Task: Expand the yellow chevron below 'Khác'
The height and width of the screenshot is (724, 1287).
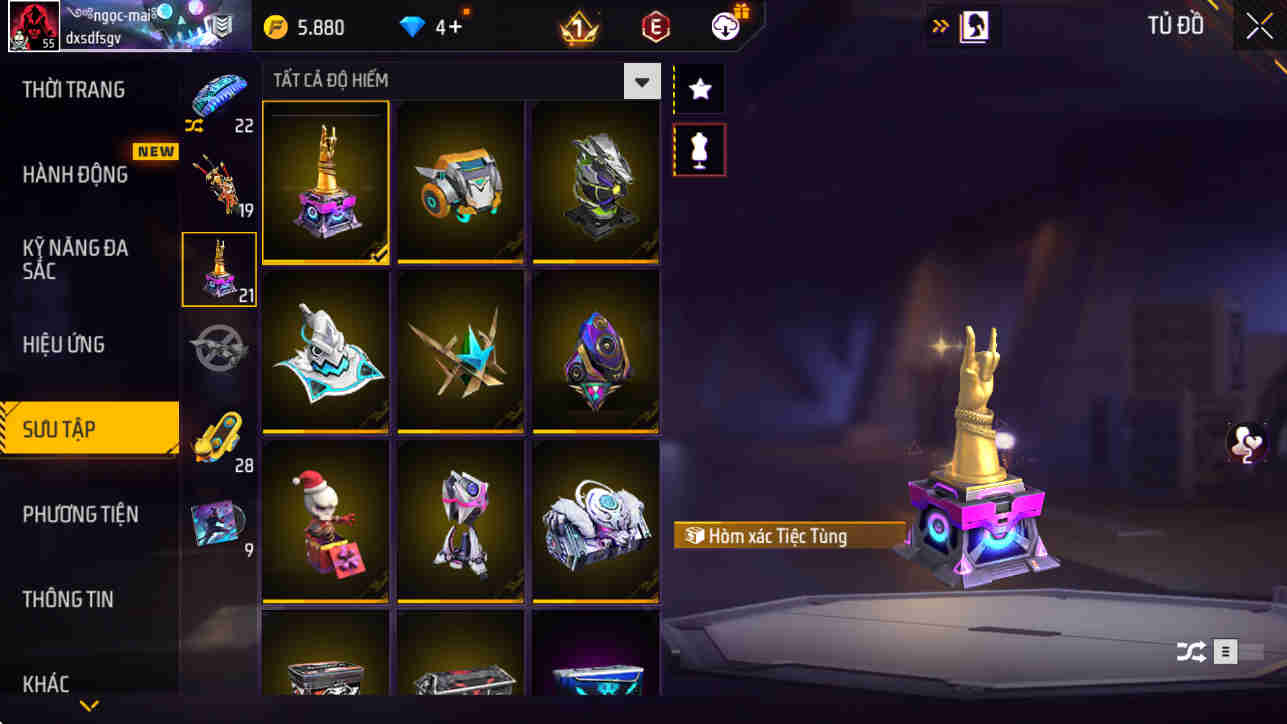Action: point(88,707)
